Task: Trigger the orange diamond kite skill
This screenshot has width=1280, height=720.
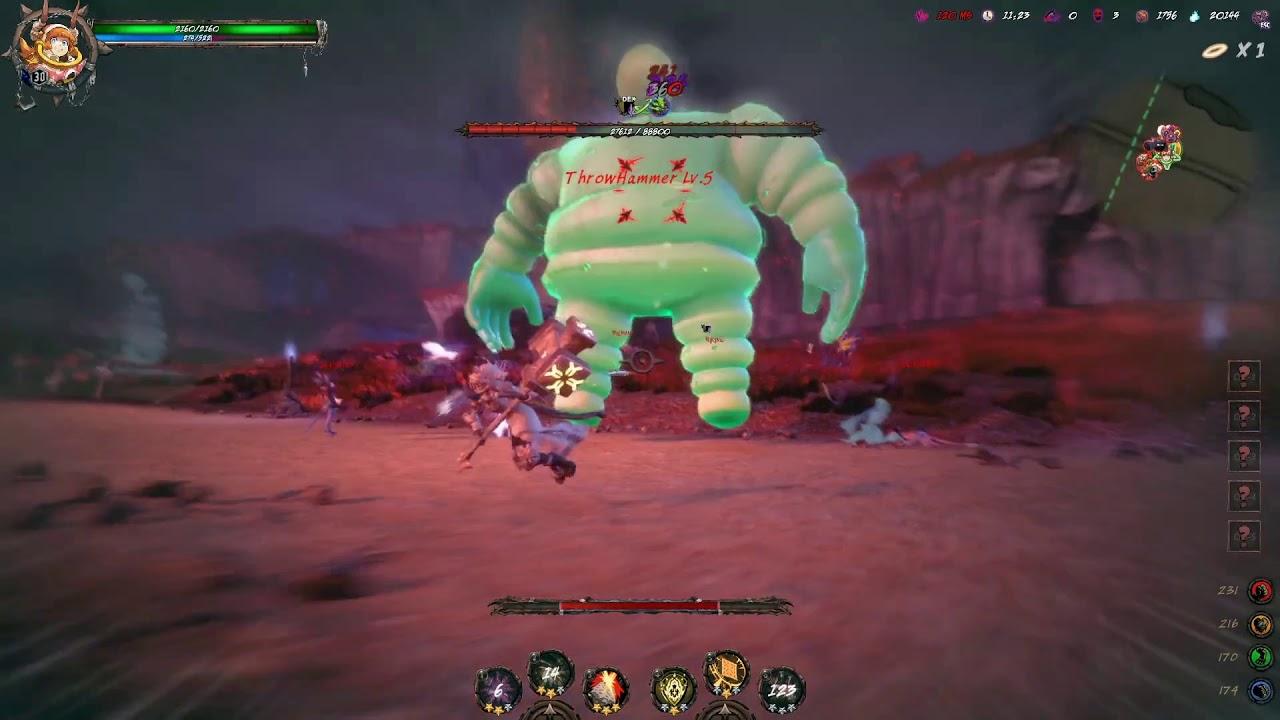Action: 727,675
